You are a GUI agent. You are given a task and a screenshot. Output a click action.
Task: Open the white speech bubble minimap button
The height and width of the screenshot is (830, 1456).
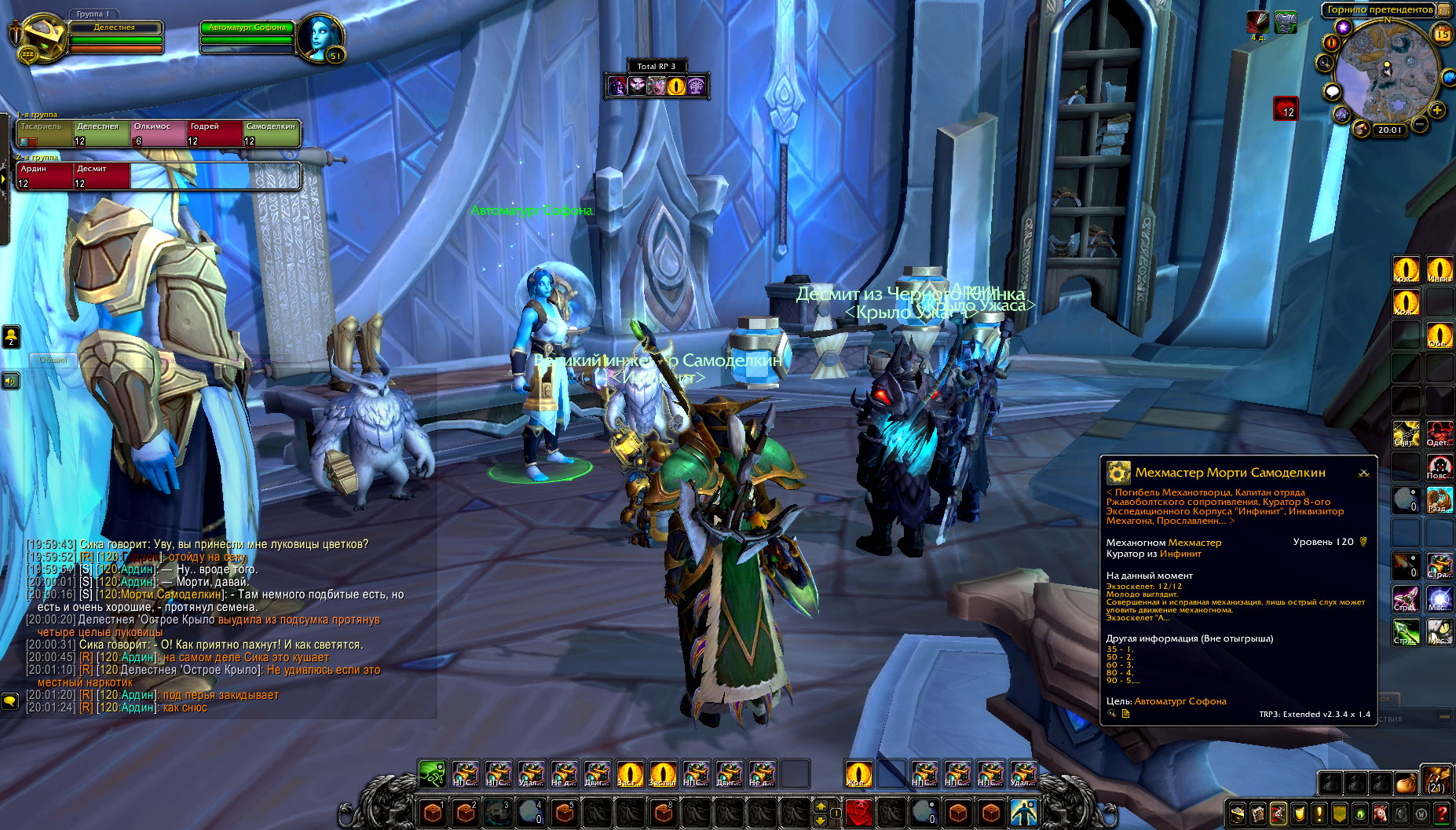click(x=1332, y=92)
